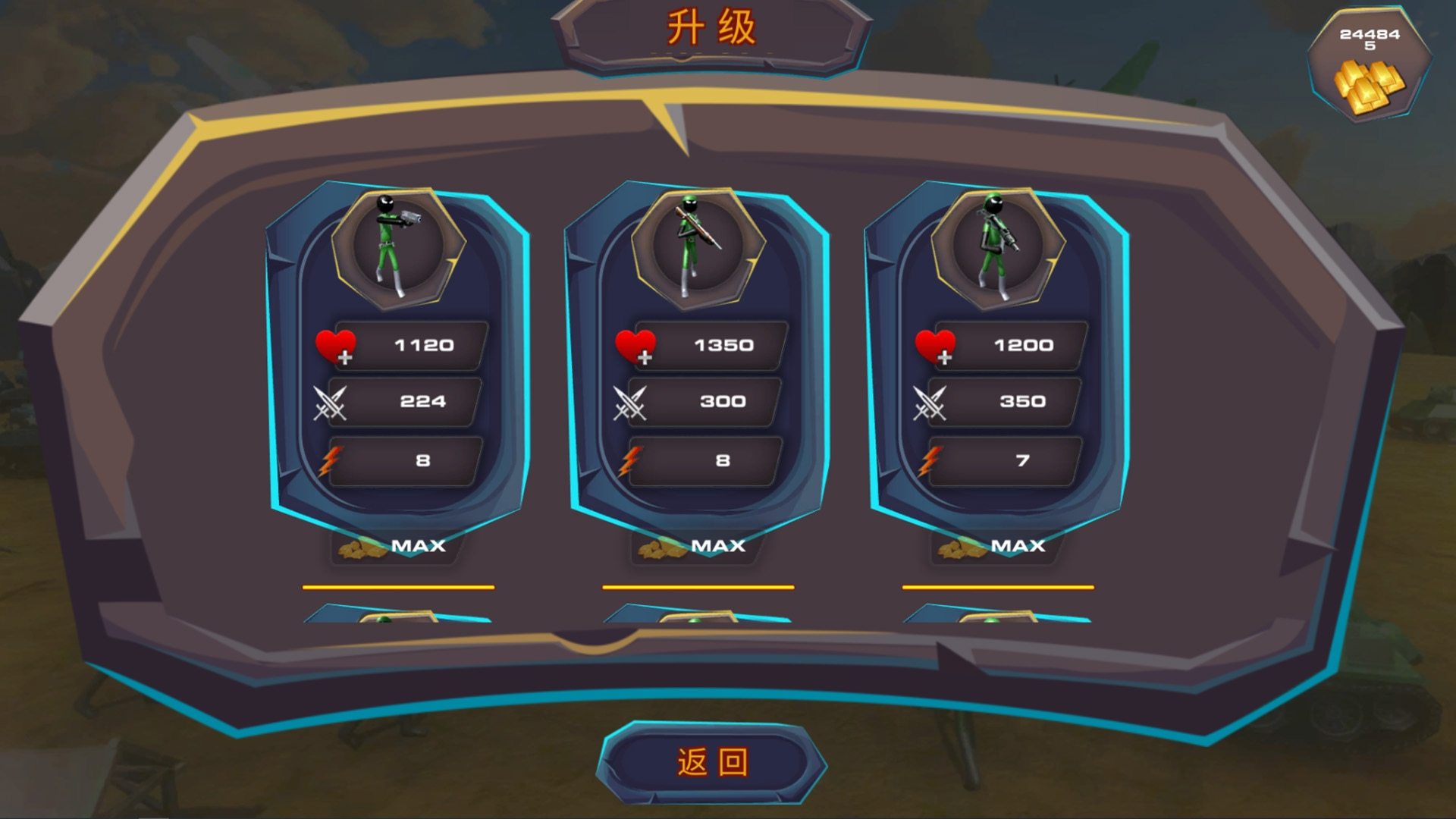The image size is (1456, 819).
Task: Click the gold pile icon on the middle MAX button
Action: click(657, 548)
